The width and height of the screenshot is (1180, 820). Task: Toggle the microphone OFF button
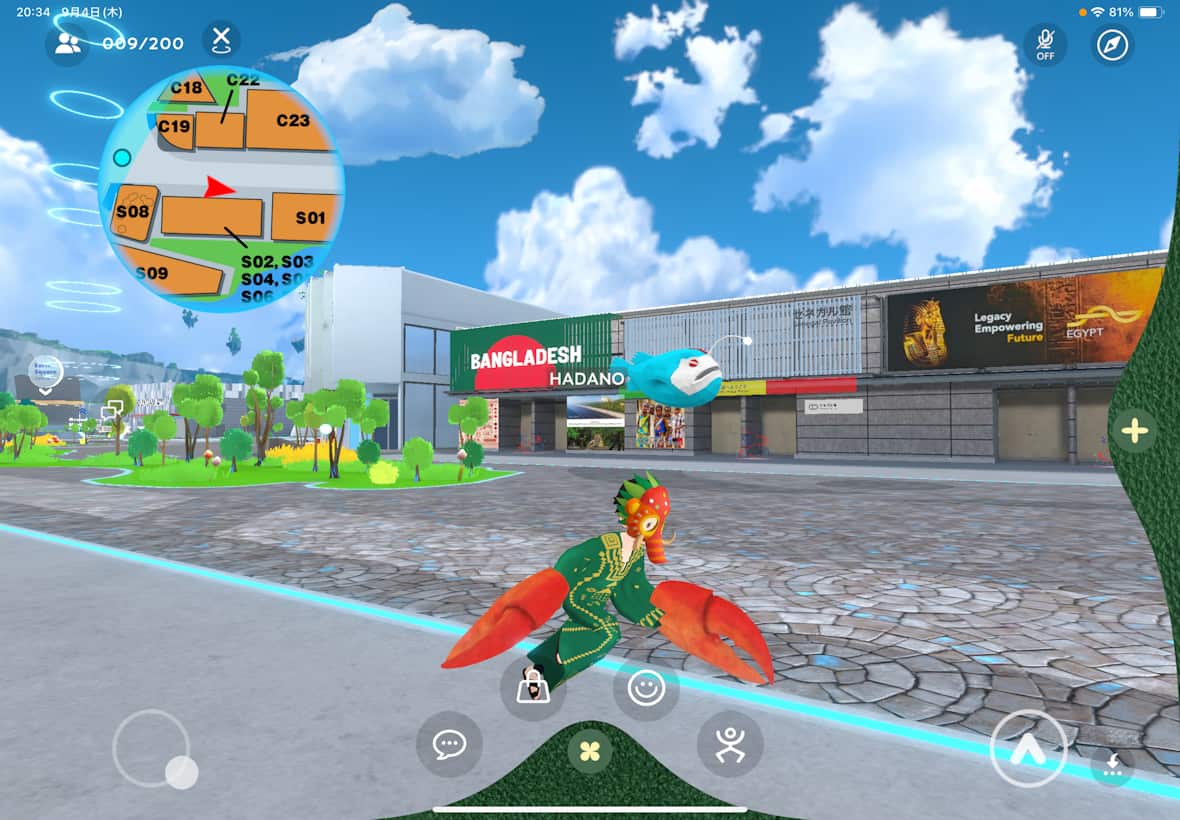coord(1045,44)
